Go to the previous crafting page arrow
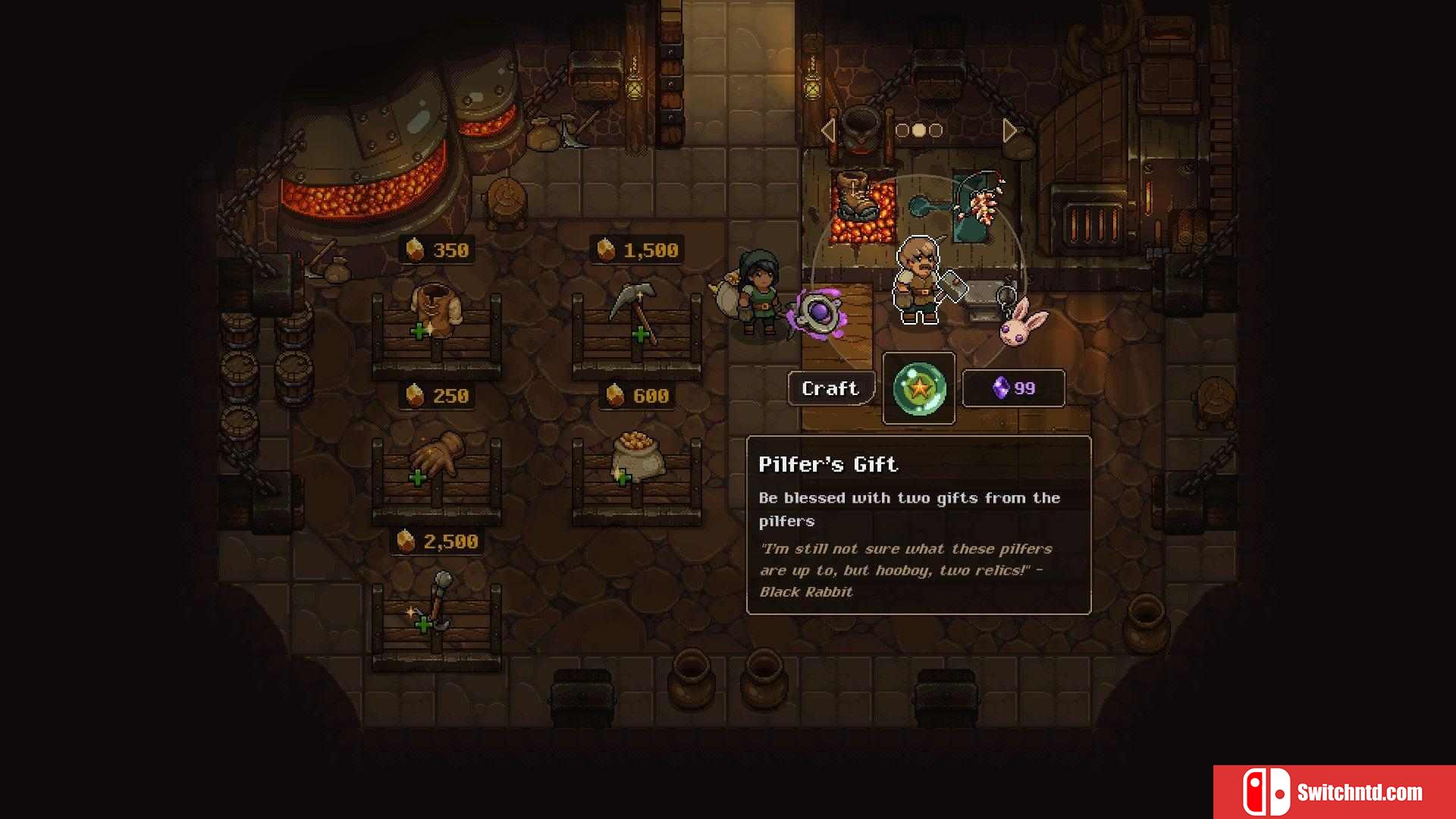This screenshot has width=1456, height=819. (828, 130)
